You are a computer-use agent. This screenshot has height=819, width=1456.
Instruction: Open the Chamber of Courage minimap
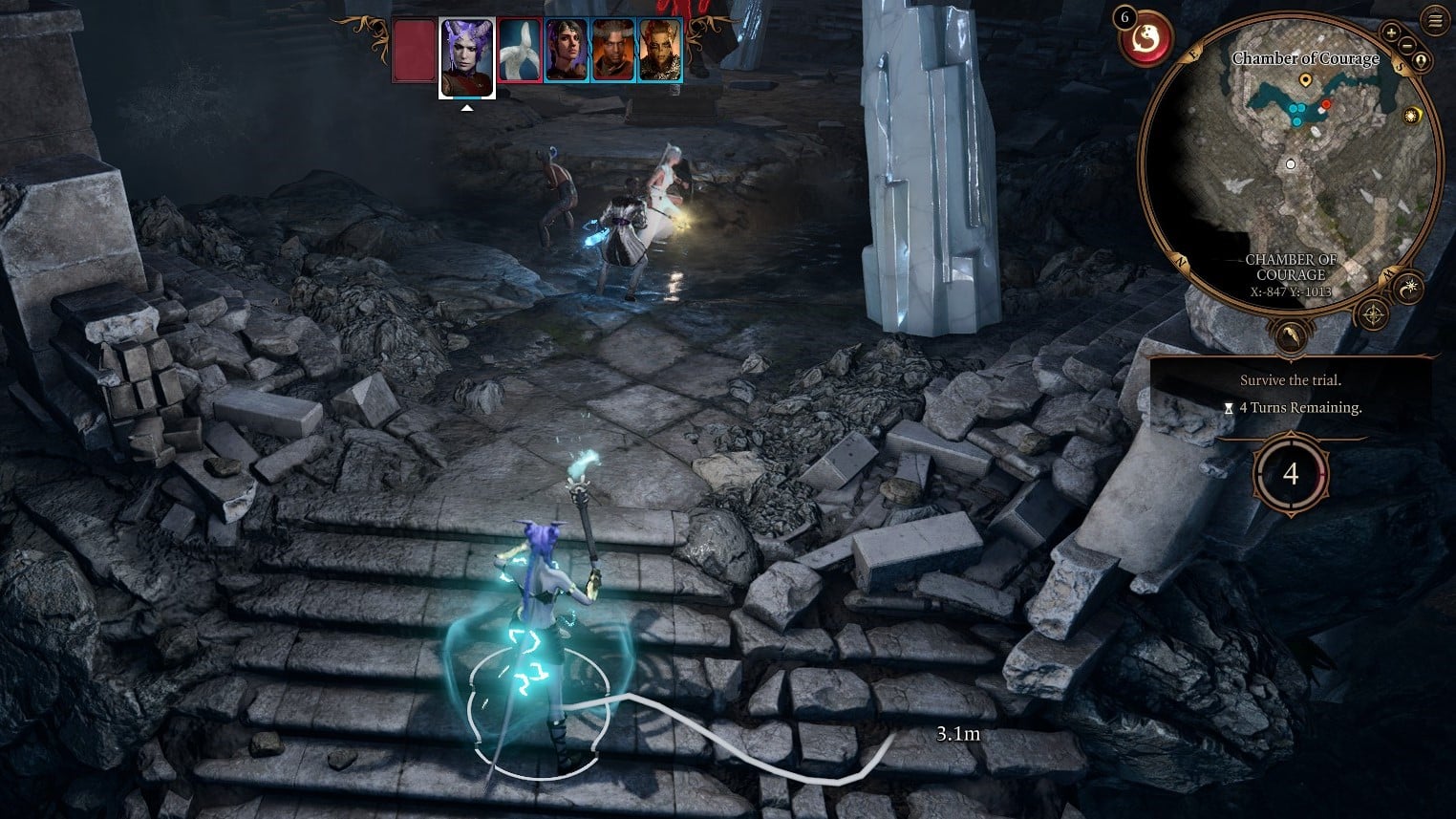[x=1292, y=162]
